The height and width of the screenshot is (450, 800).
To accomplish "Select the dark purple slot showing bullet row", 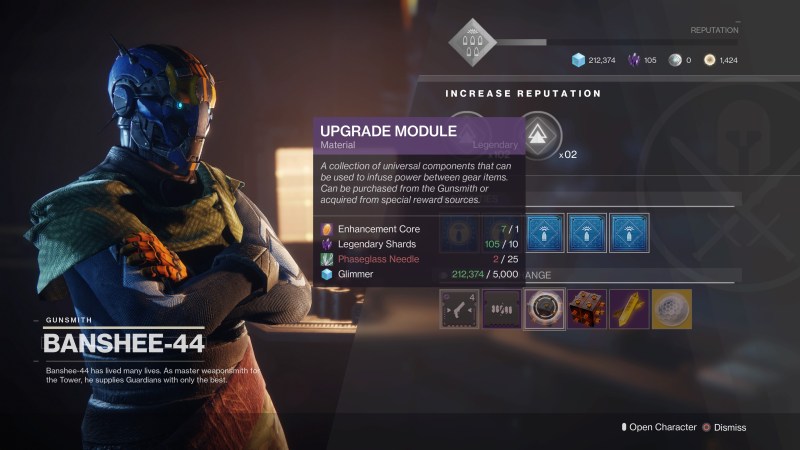I will 501,309.
